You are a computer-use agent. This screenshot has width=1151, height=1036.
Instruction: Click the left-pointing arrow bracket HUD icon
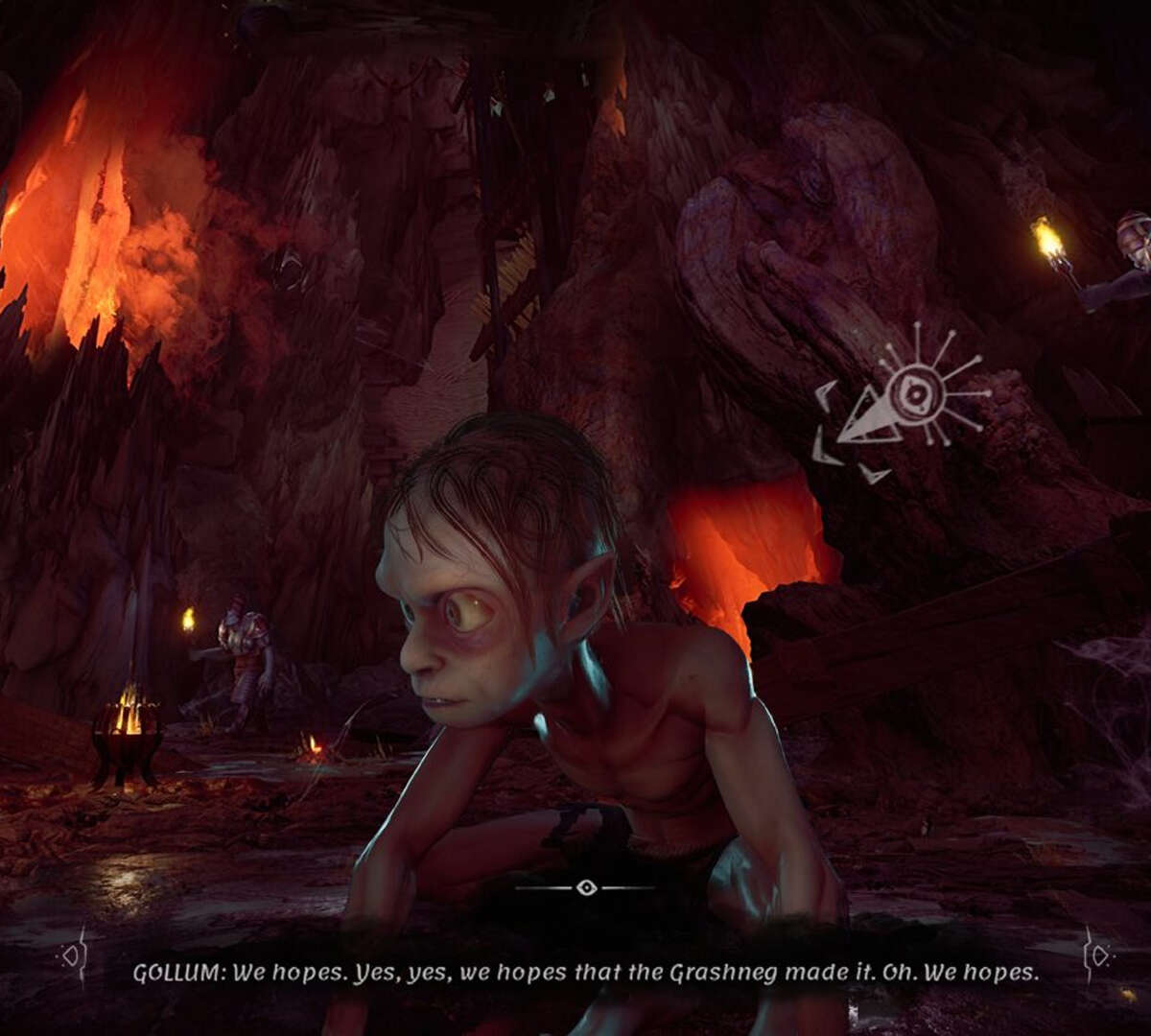pyautogui.click(x=72, y=955)
